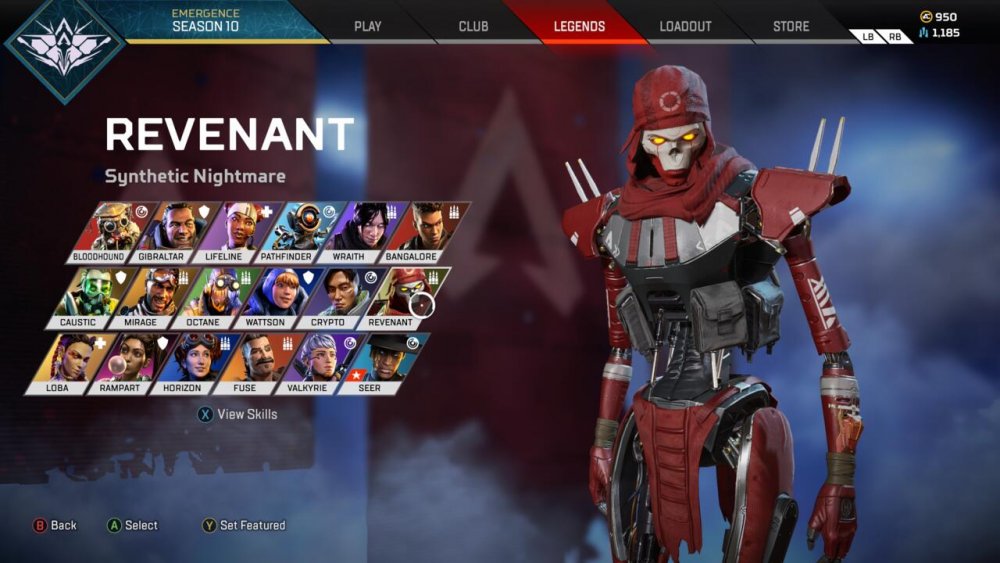Pick the Octane legend tile

[207, 296]
